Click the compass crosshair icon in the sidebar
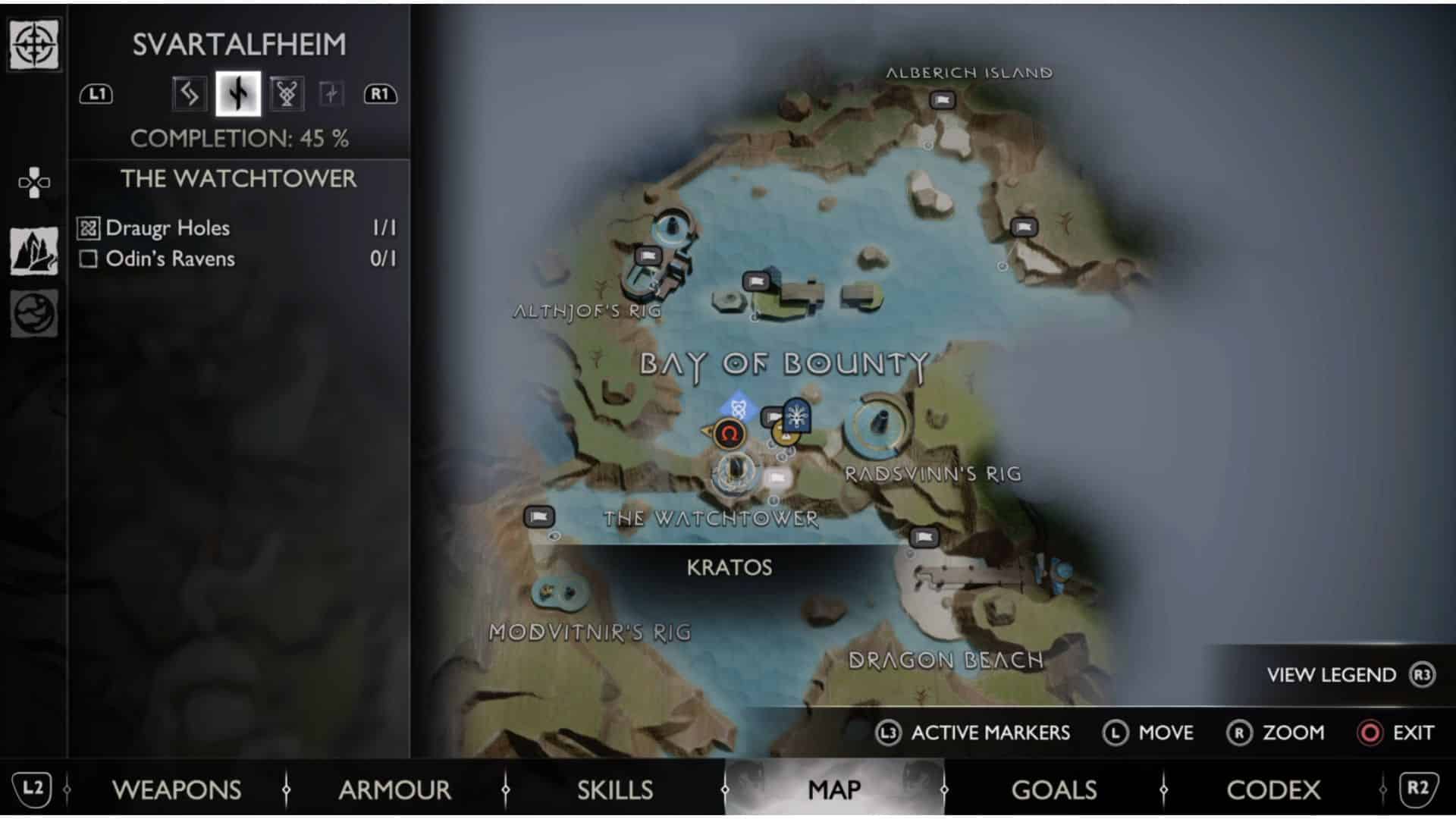The image size is (1456, 819). (x=33, y=44)
